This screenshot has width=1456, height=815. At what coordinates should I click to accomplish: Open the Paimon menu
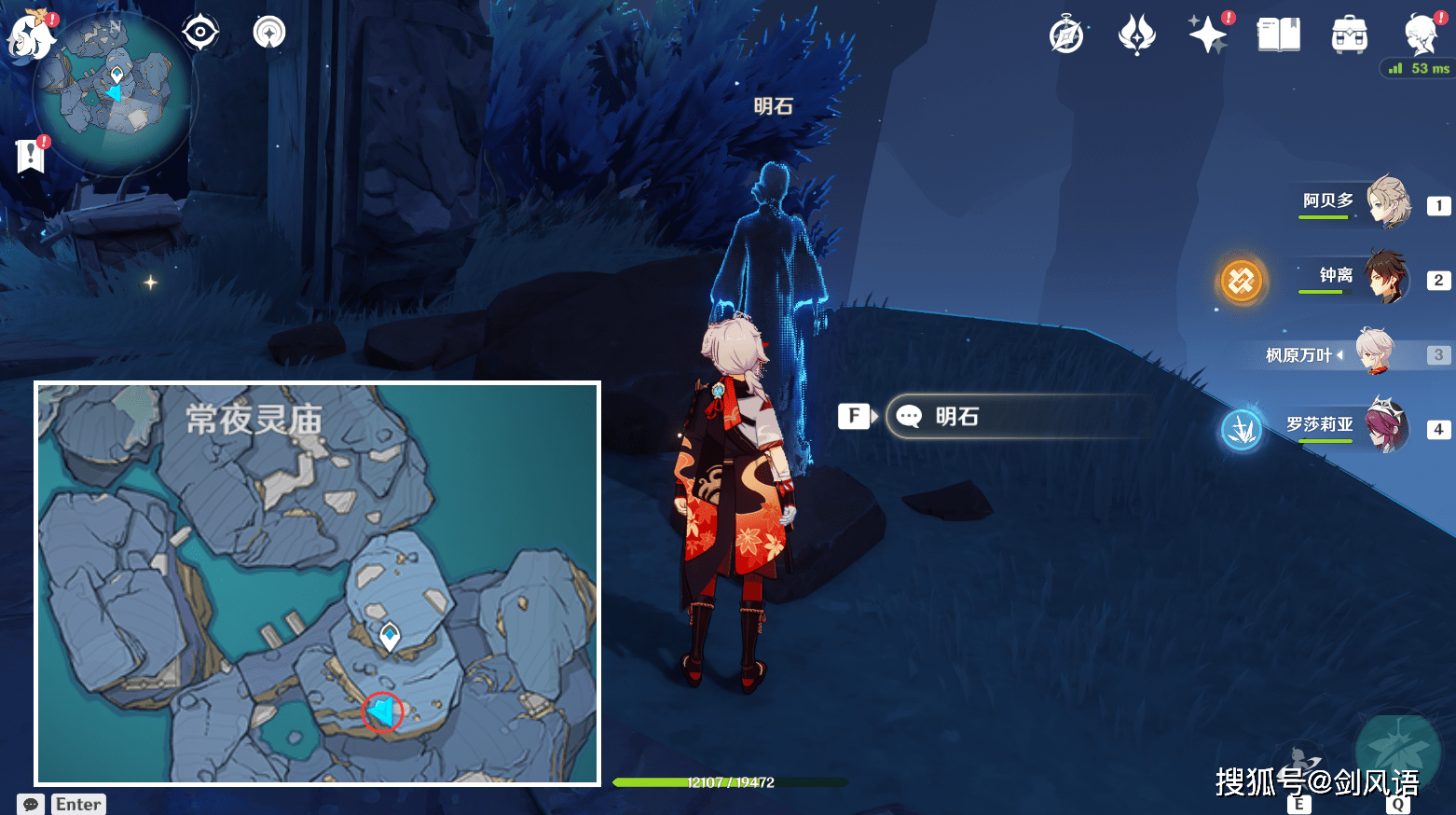31,35
